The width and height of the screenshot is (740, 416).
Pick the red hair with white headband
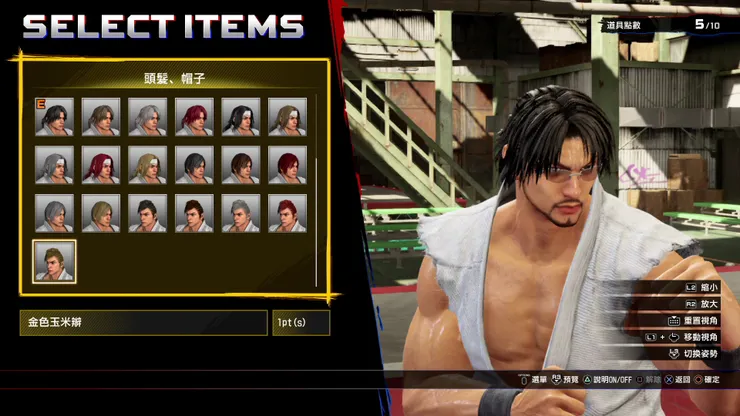[x=101, y=165]
